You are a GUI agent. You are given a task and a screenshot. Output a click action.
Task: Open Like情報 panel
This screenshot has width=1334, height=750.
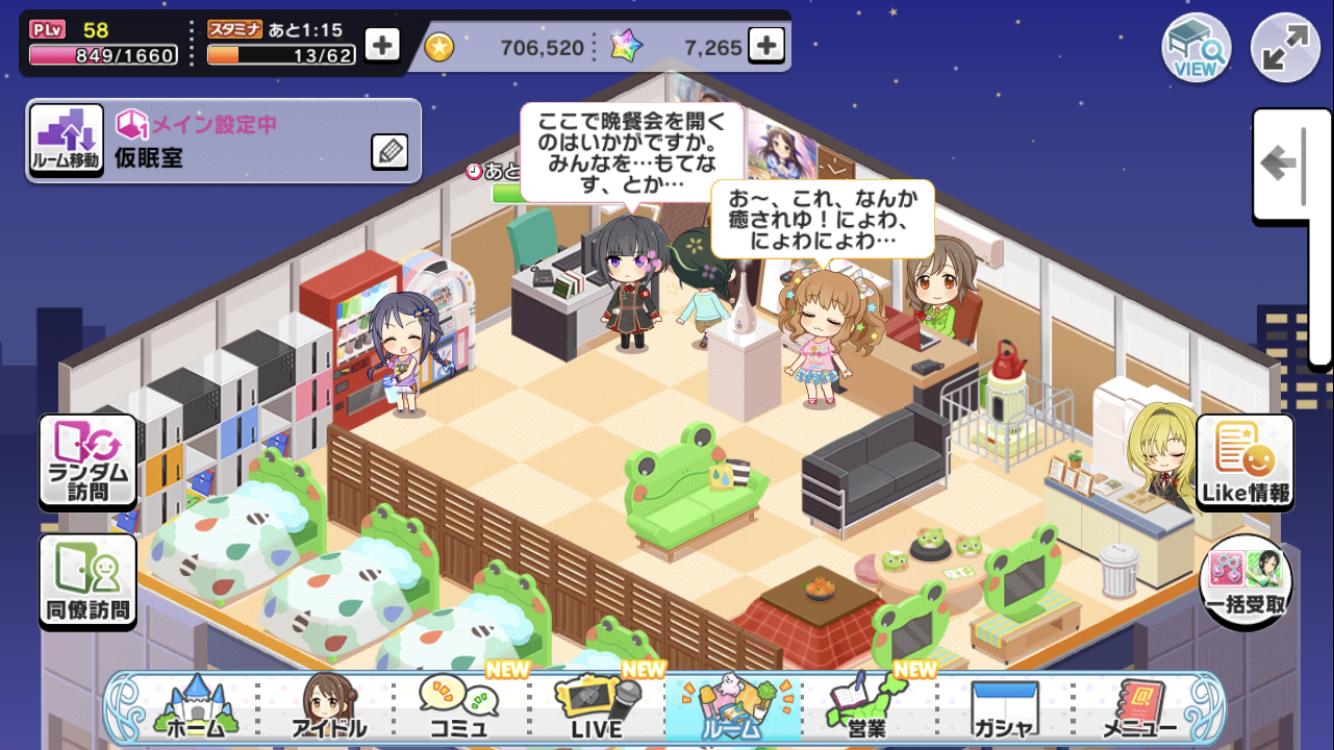click(x=1245, y=464)
